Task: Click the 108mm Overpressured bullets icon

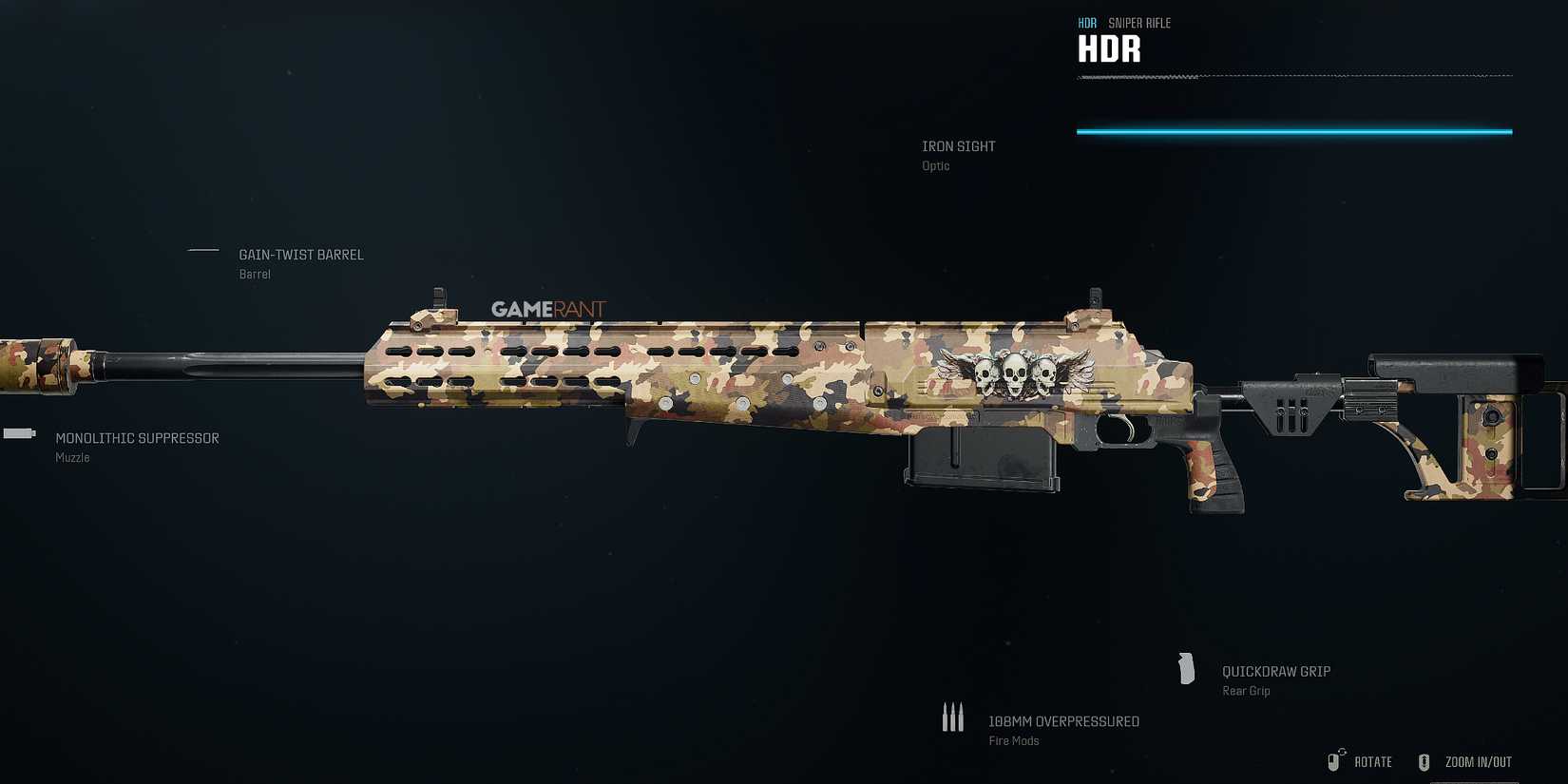Action: [953, 716]
